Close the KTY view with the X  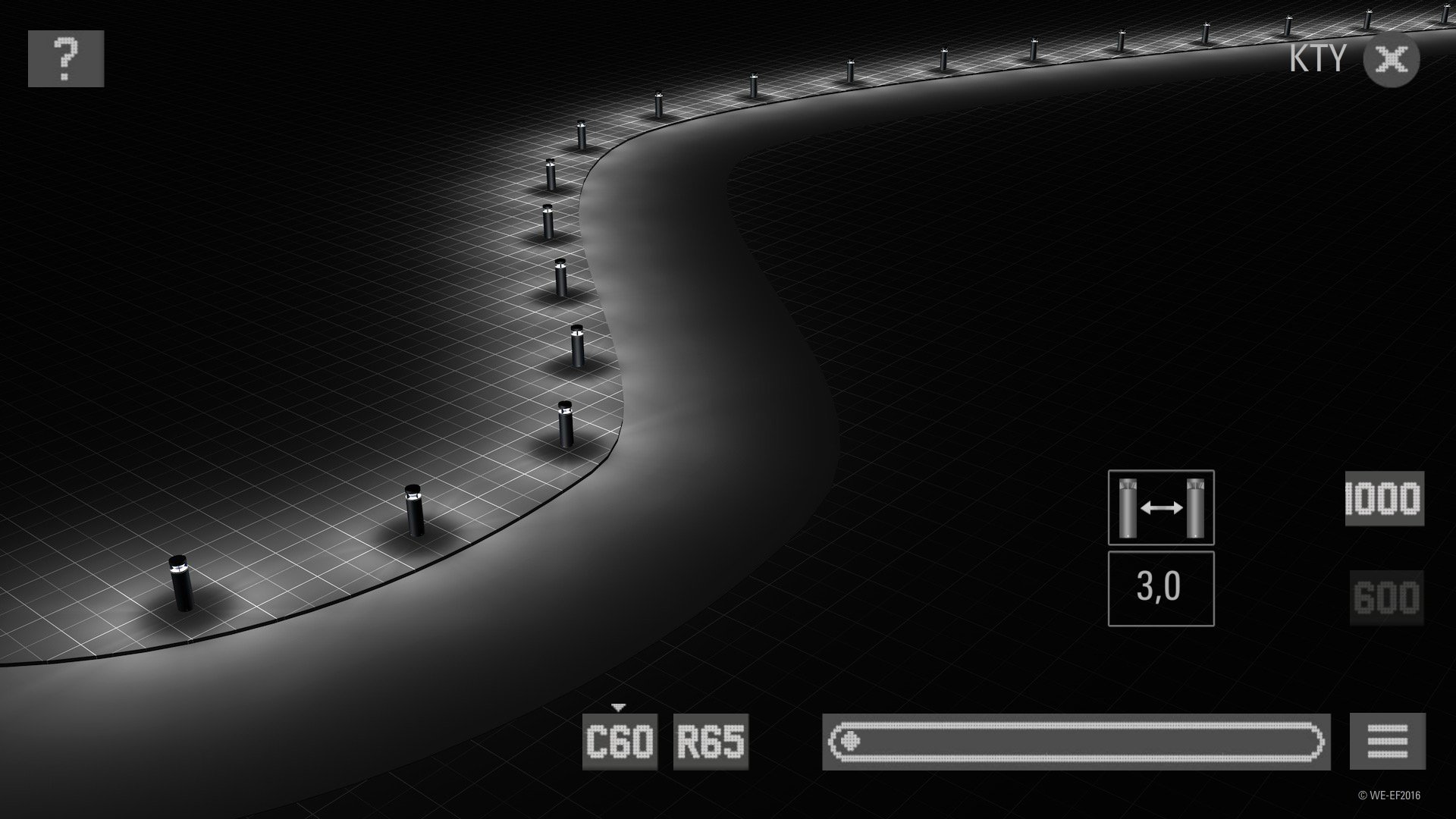click(1391, 59)
